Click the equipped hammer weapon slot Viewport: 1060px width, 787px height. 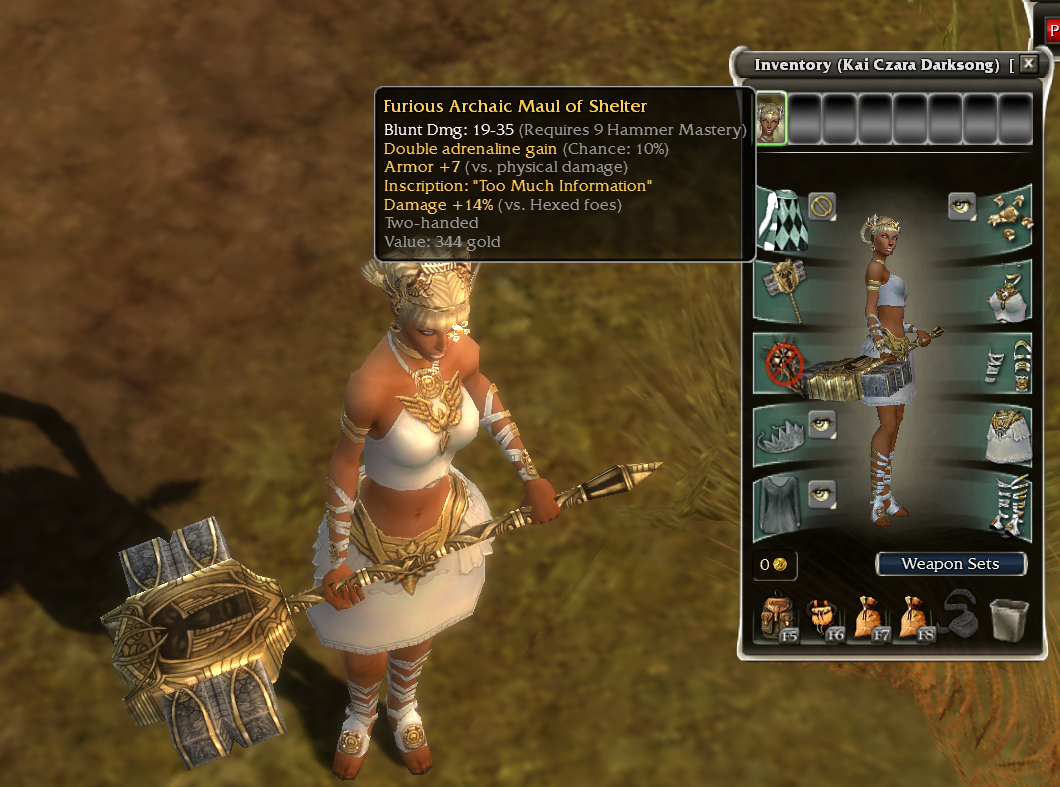pos(780,289)
